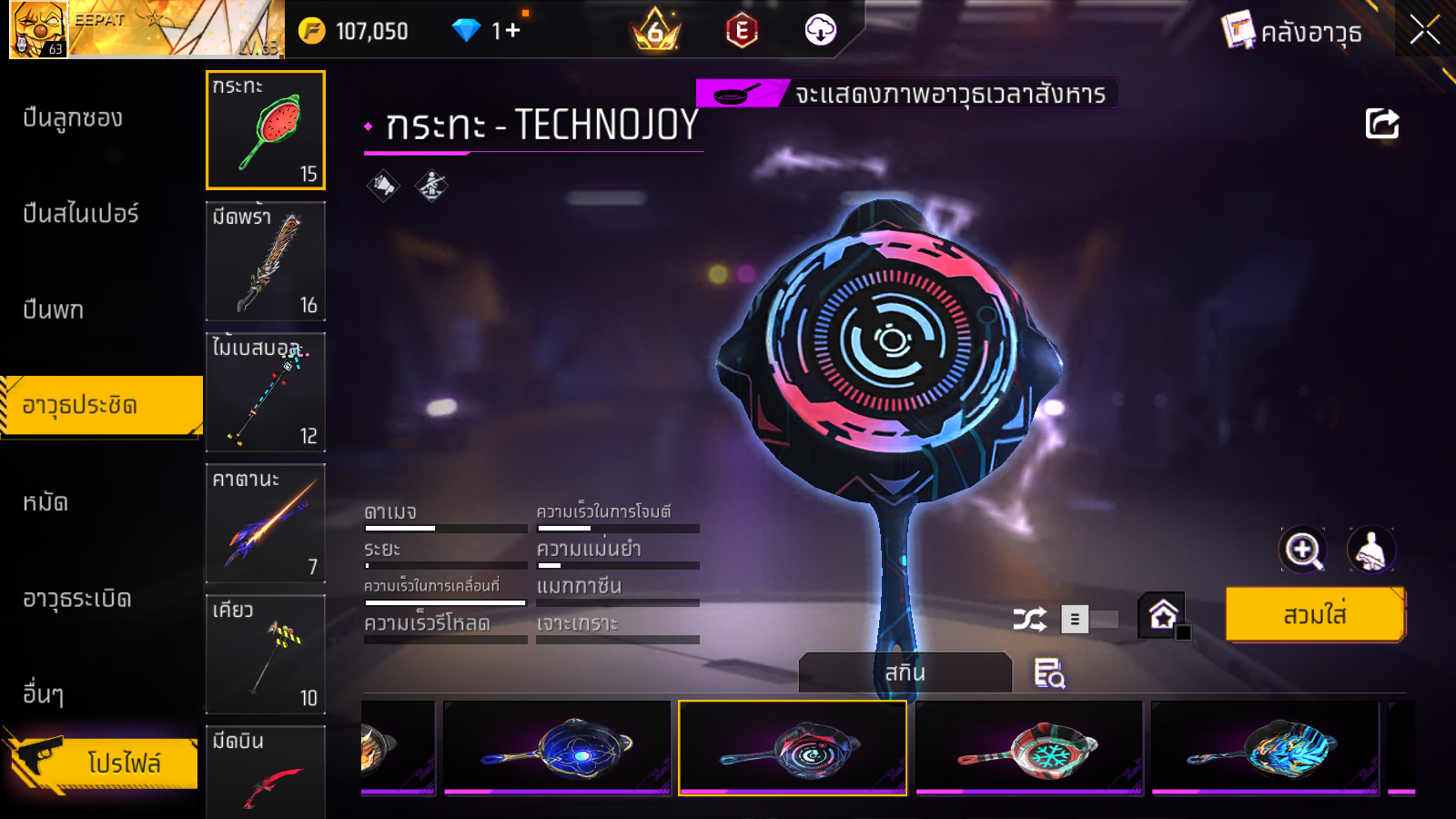Viewport: 1456px width, 819px height.
Task: Close the weapon vault screen
Action: point(1424,31)
